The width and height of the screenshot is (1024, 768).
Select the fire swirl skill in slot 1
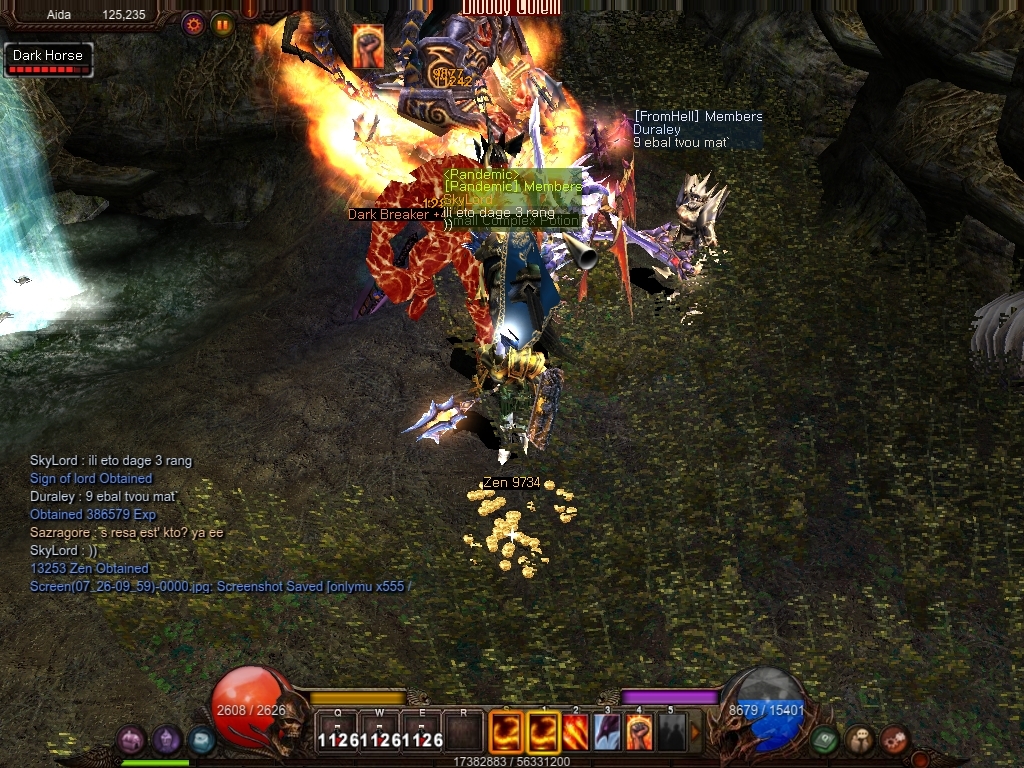click(x=544, y=732)
